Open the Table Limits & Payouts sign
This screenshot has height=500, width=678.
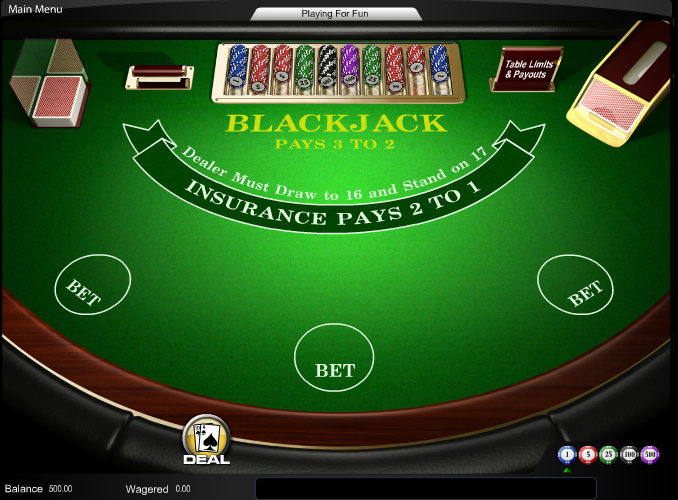click(x=526, y=69)
